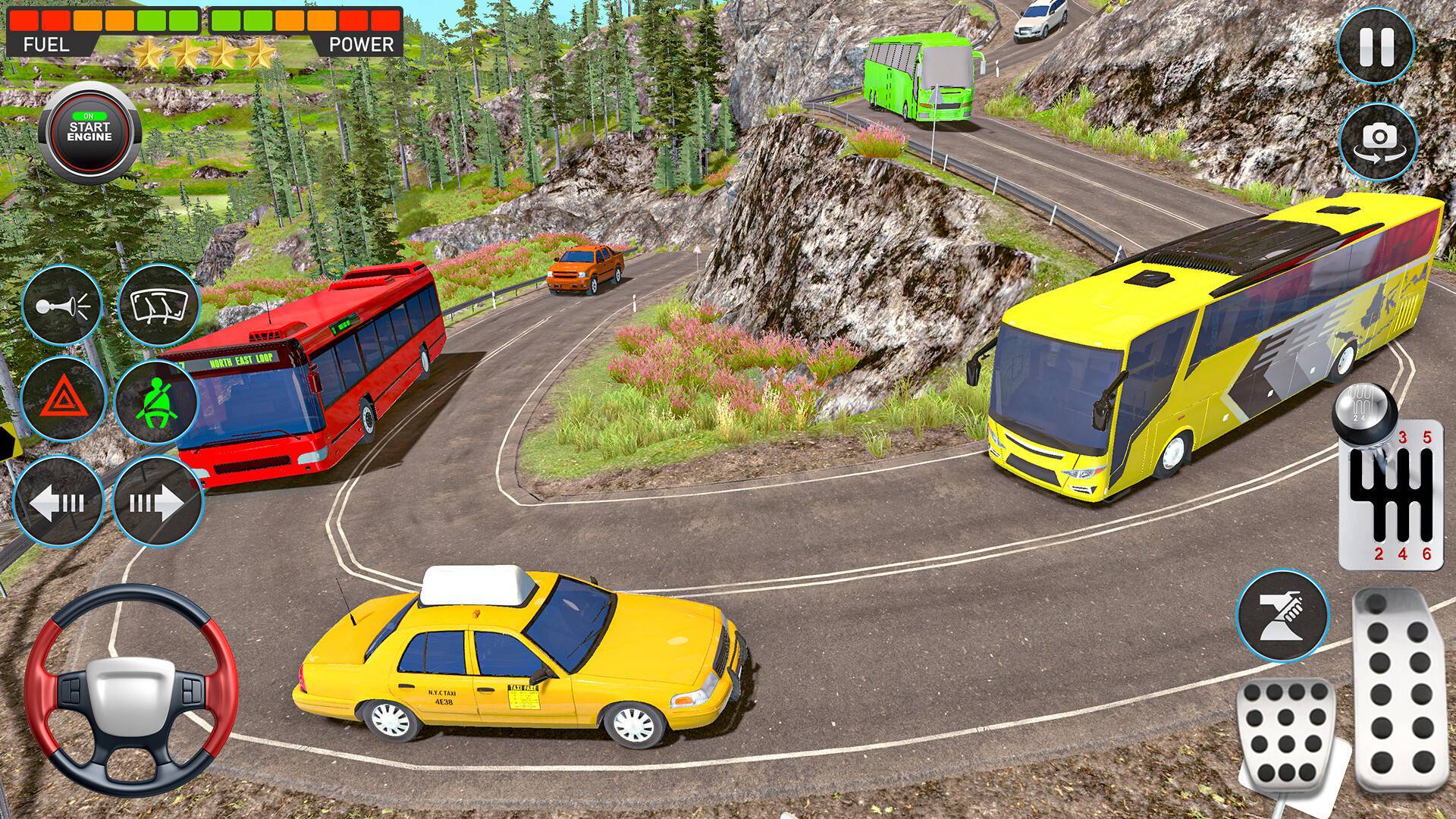Switch the camera view
The height and width of the screenshot is (819, 1456).
click(x=1378, y=142)
